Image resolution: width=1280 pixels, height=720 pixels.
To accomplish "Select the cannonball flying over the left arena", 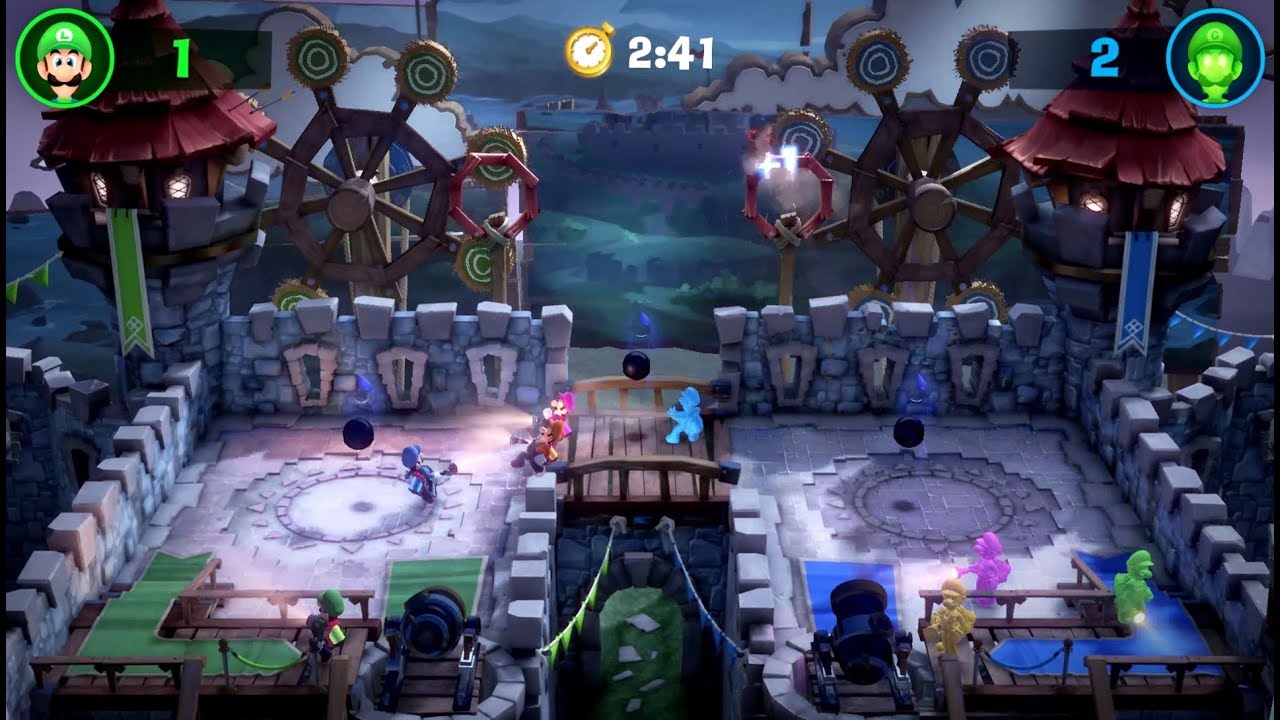I will tap(358, 435).
